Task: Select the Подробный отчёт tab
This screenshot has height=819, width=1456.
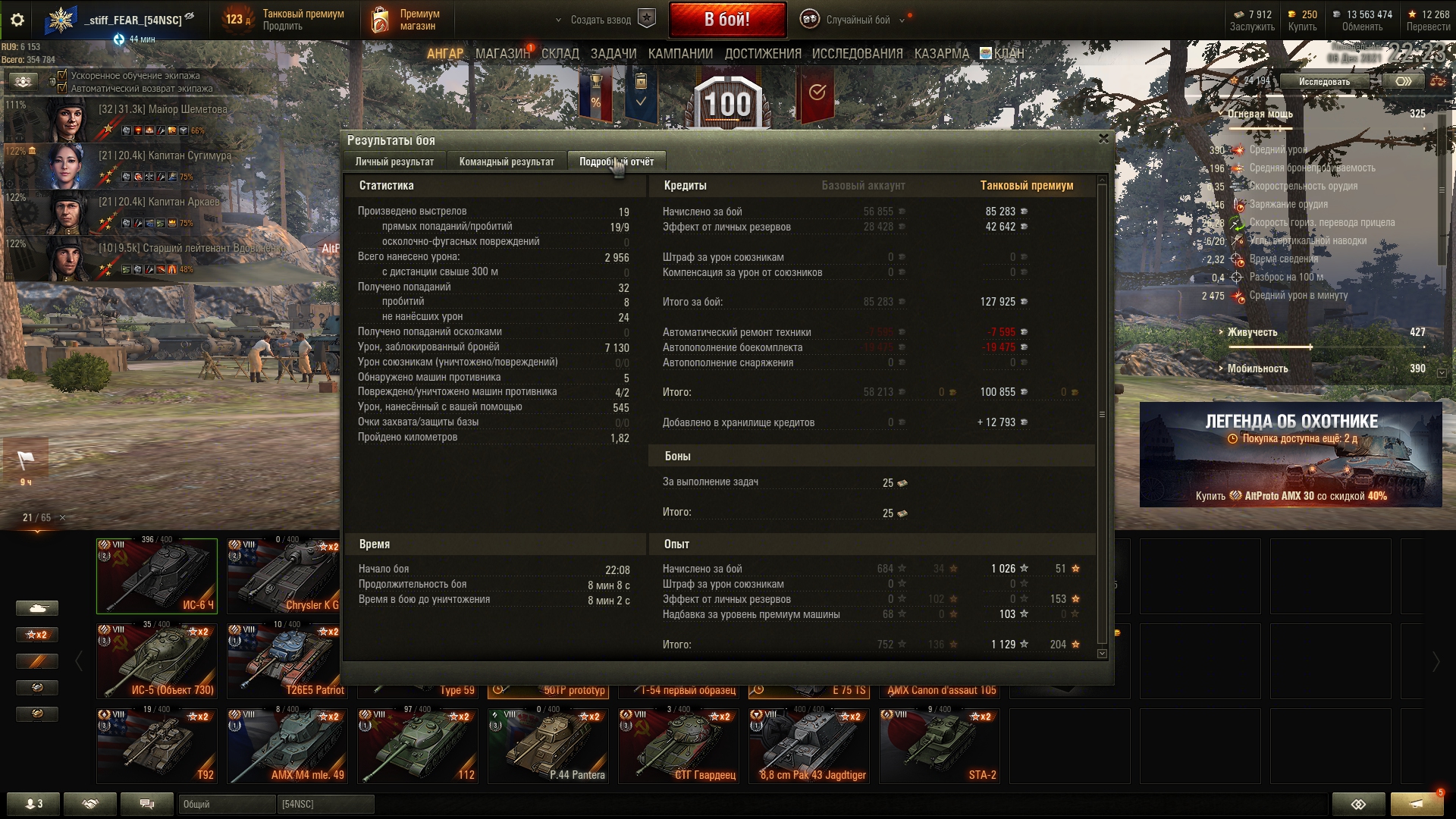Action: (x=616, y=162)
